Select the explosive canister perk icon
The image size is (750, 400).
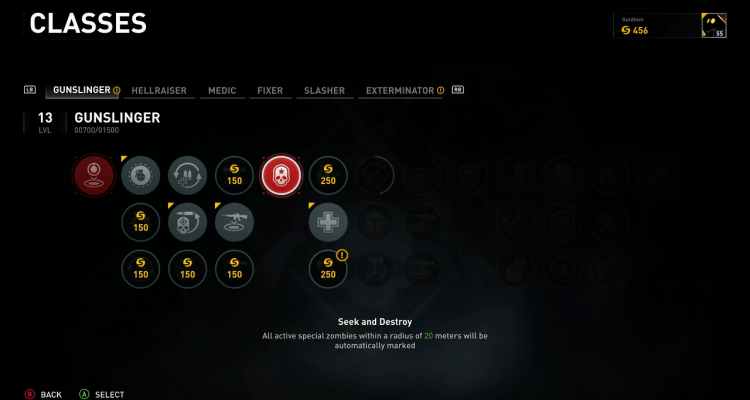click(x=187, y=222)
